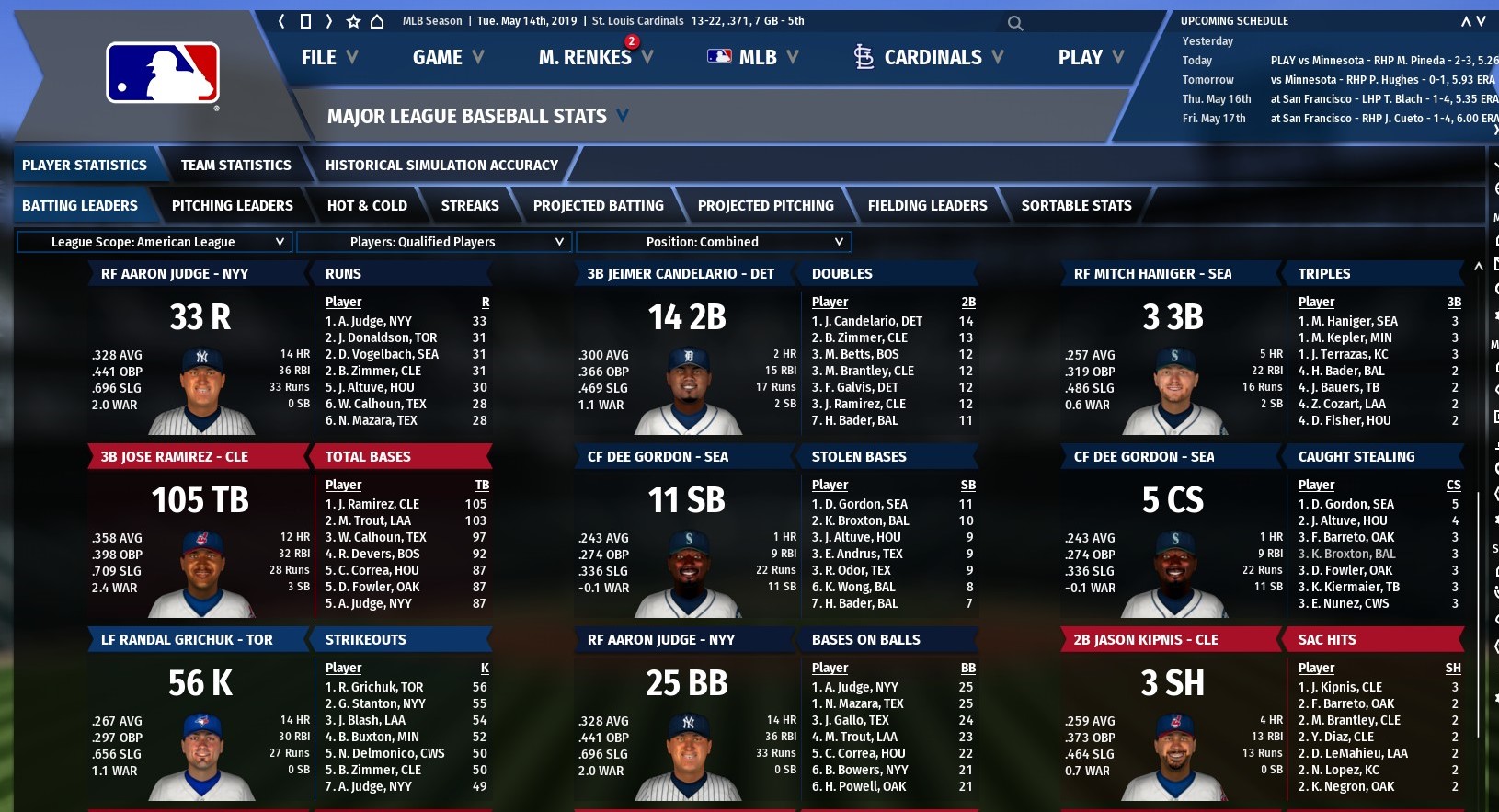
Task: Open Historical Simulation Accuracy tab
Action: click(x=441, y=166)
